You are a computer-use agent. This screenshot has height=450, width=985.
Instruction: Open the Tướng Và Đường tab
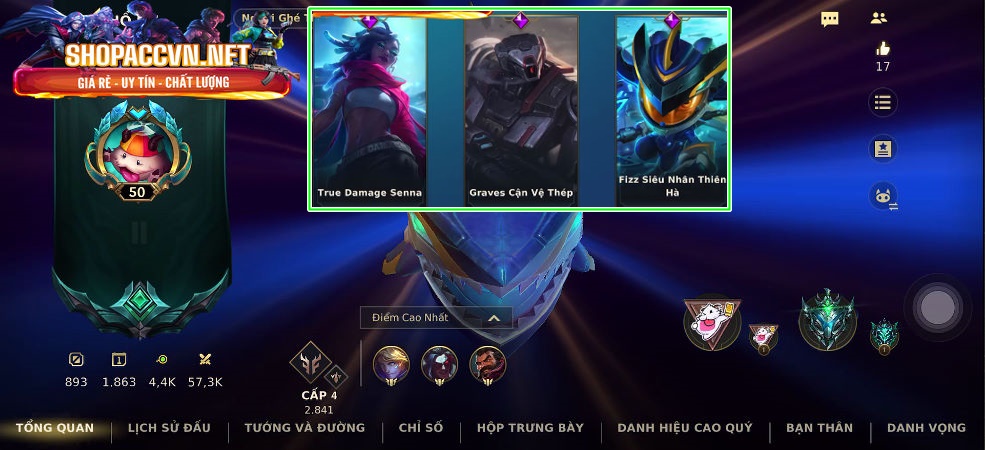coord(305,428)
